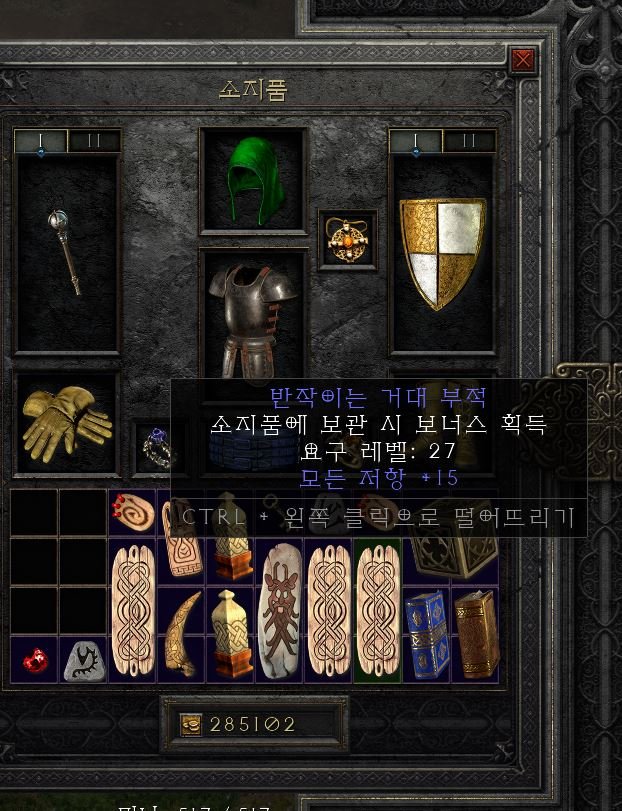Screen dimensions: 622x811
Task: Select the equipped body armor slot
Action: [x=252, y=312]
